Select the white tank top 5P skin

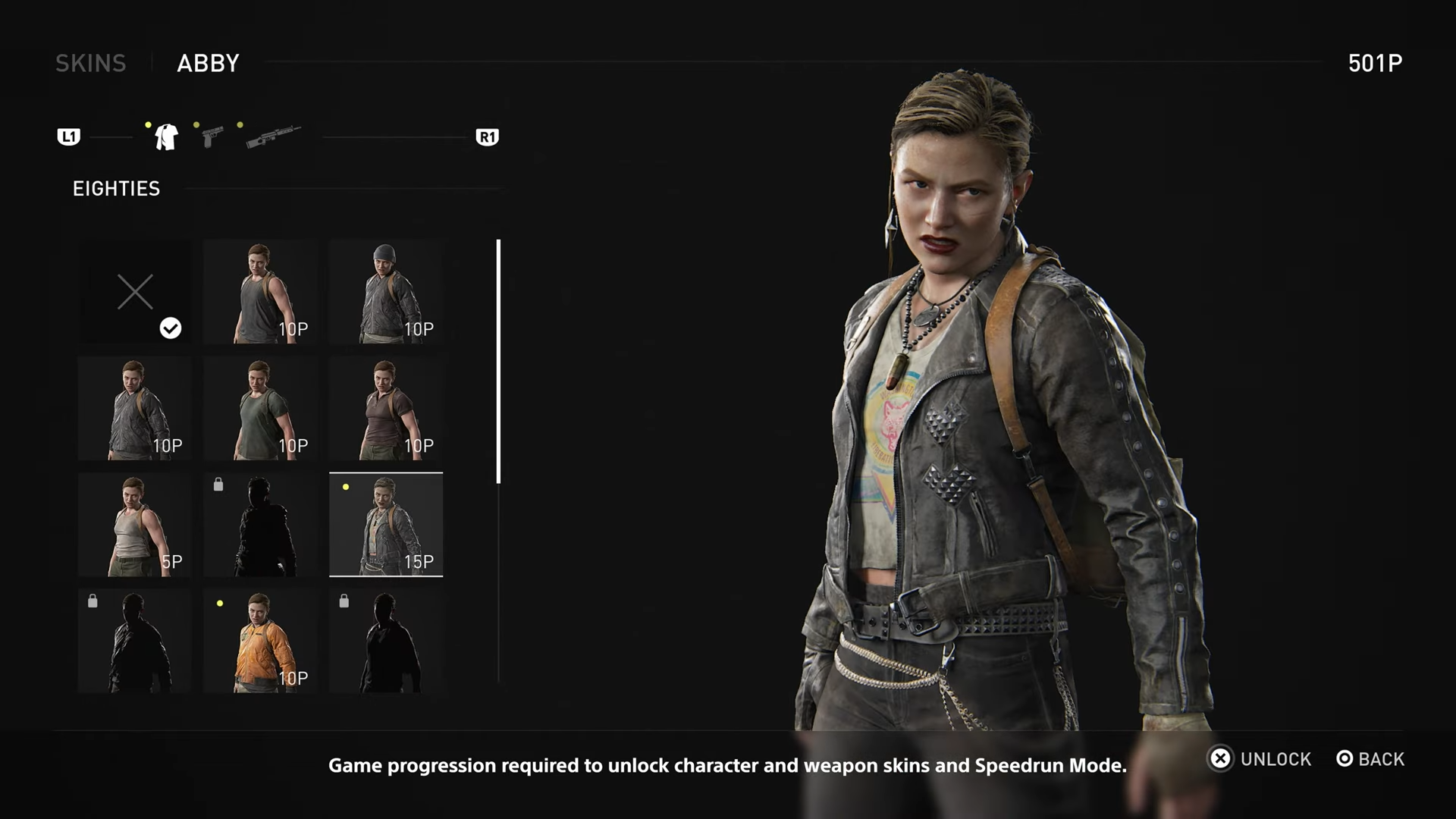pyautogui.click(x=135, y=525)
